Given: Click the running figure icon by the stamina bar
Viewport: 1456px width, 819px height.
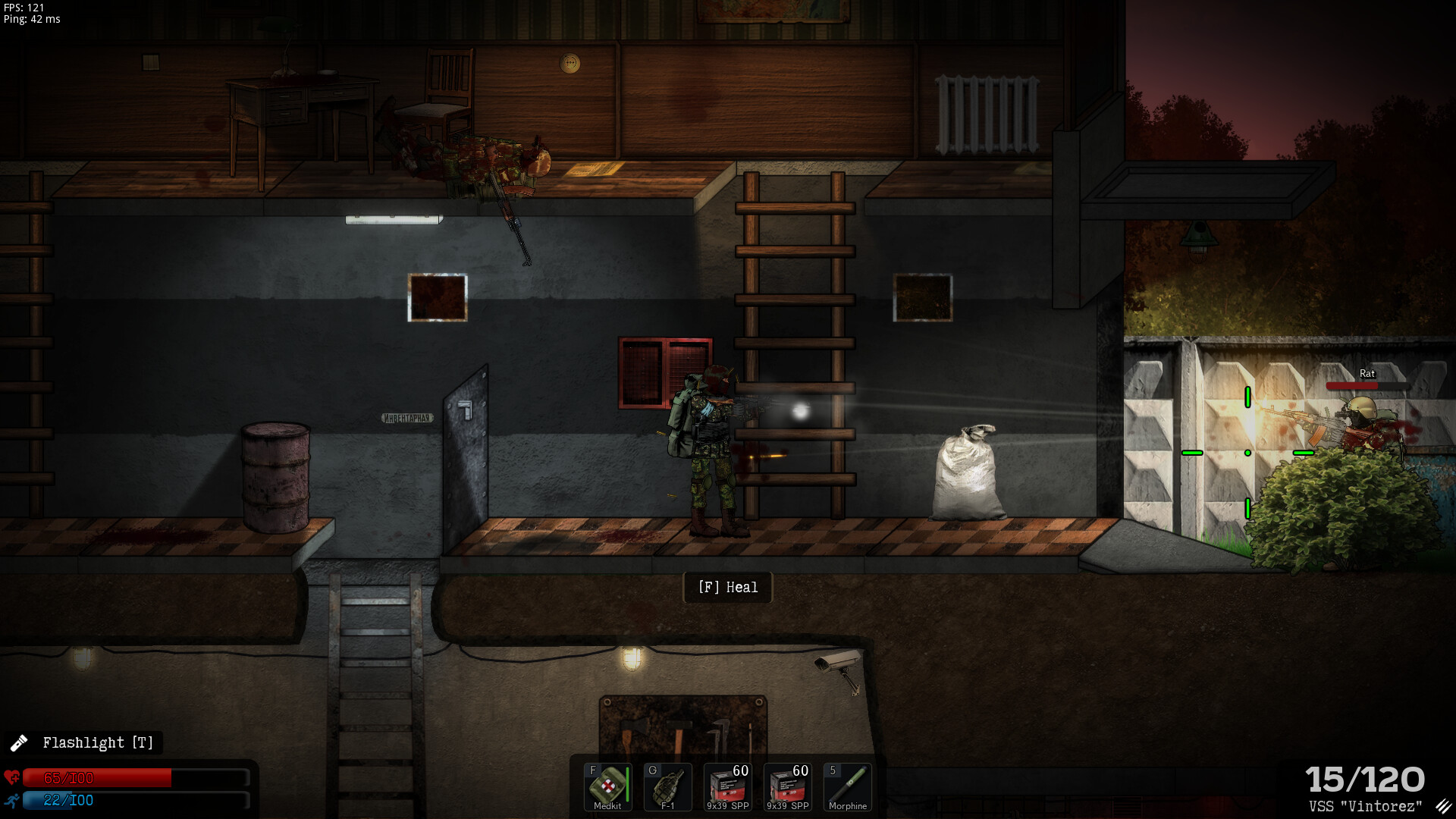Looking at the screenshot, I should [12, 802].
